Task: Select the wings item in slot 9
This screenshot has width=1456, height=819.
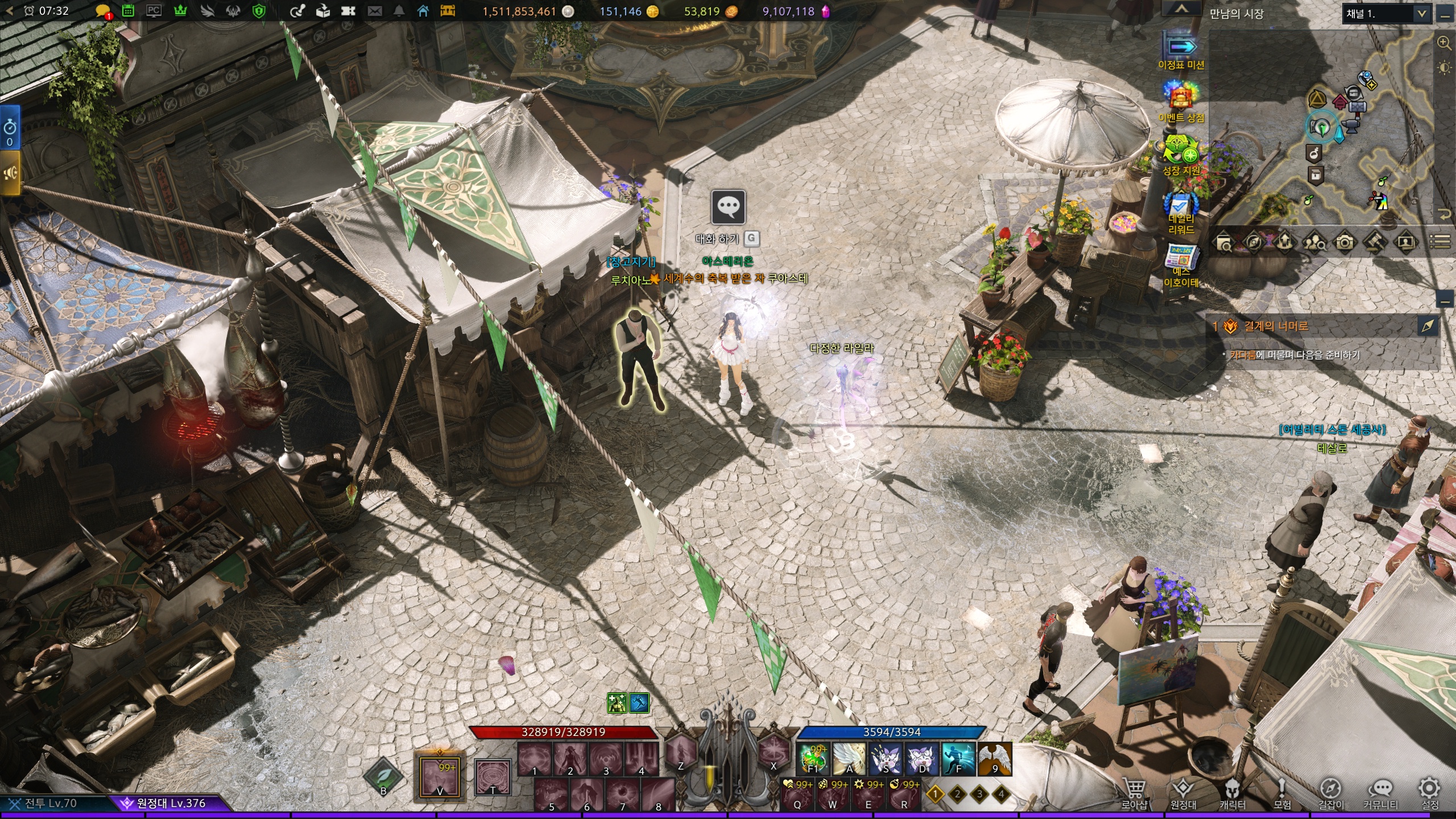Action: pyautogui.click(x=995, y=759)
